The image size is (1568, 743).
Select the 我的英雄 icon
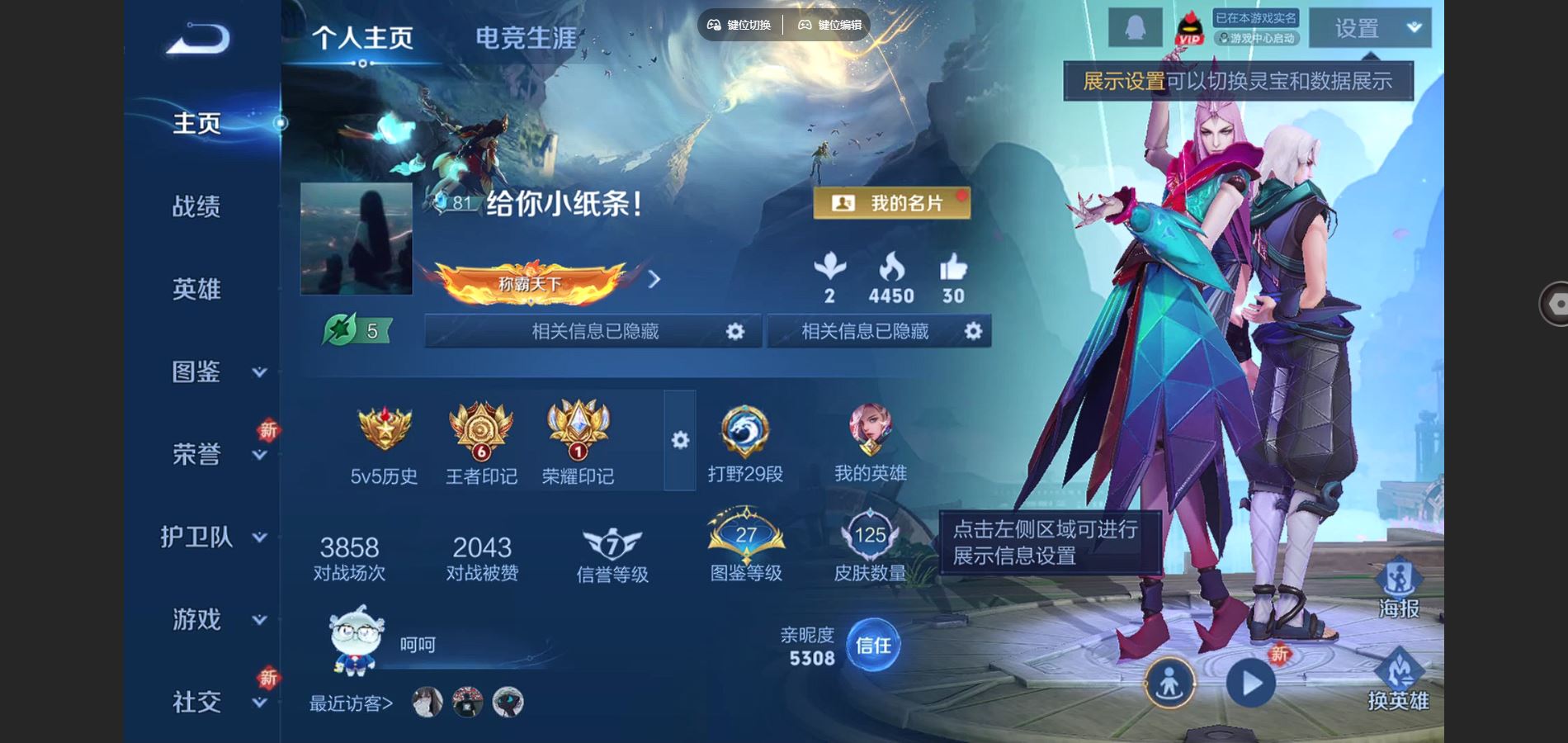[x=870, y=442]
